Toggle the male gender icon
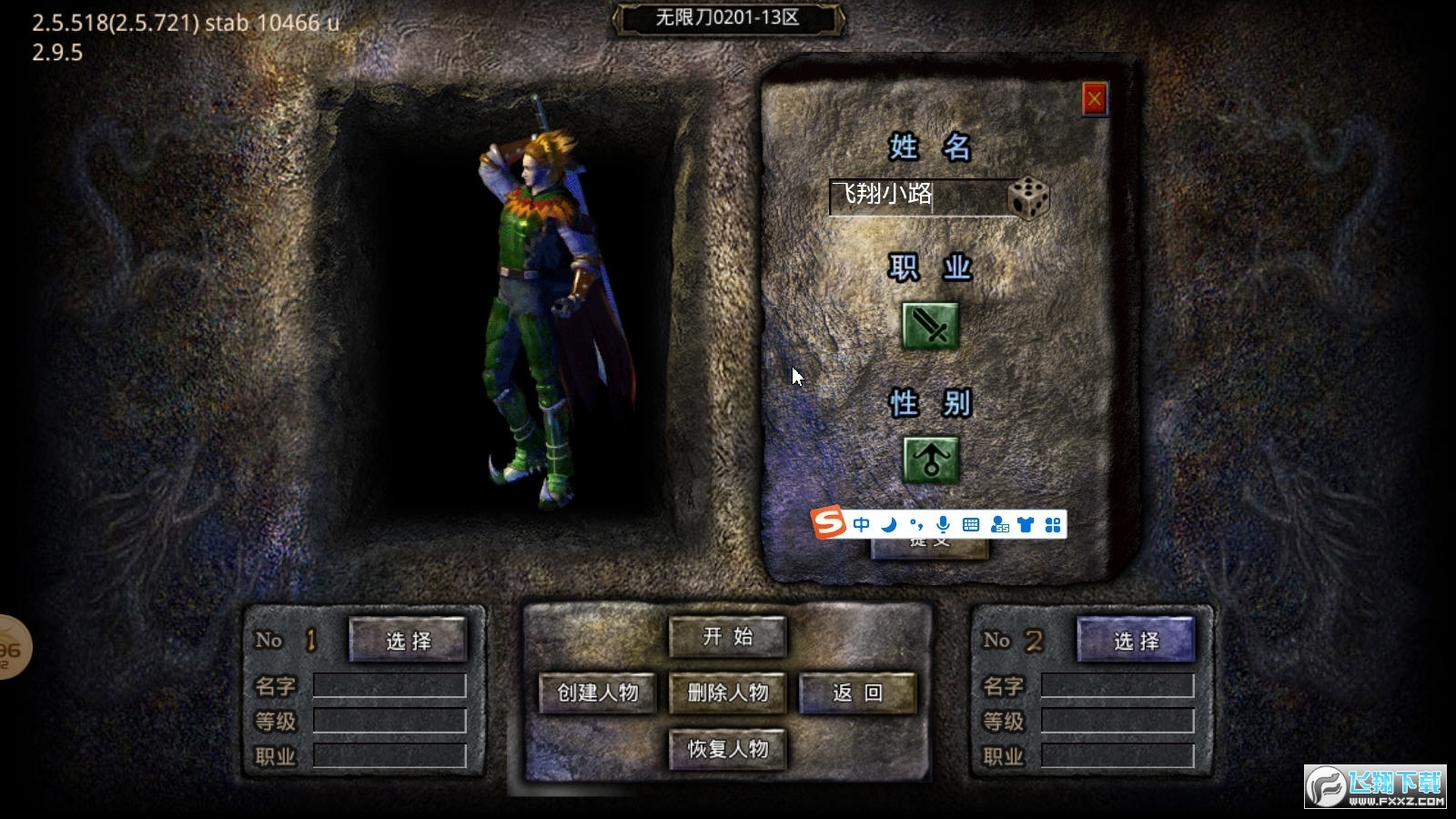This screenshot has height=819, width=1456. click(930, 459)
